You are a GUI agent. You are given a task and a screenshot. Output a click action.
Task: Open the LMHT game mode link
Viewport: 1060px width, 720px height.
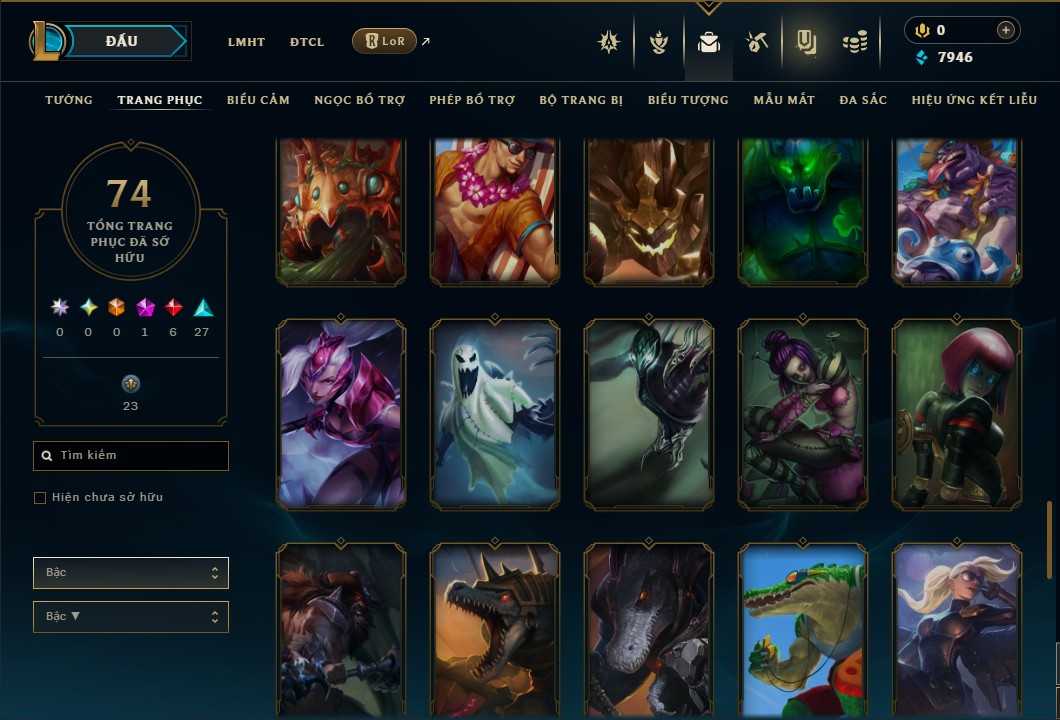coord(246,42)
